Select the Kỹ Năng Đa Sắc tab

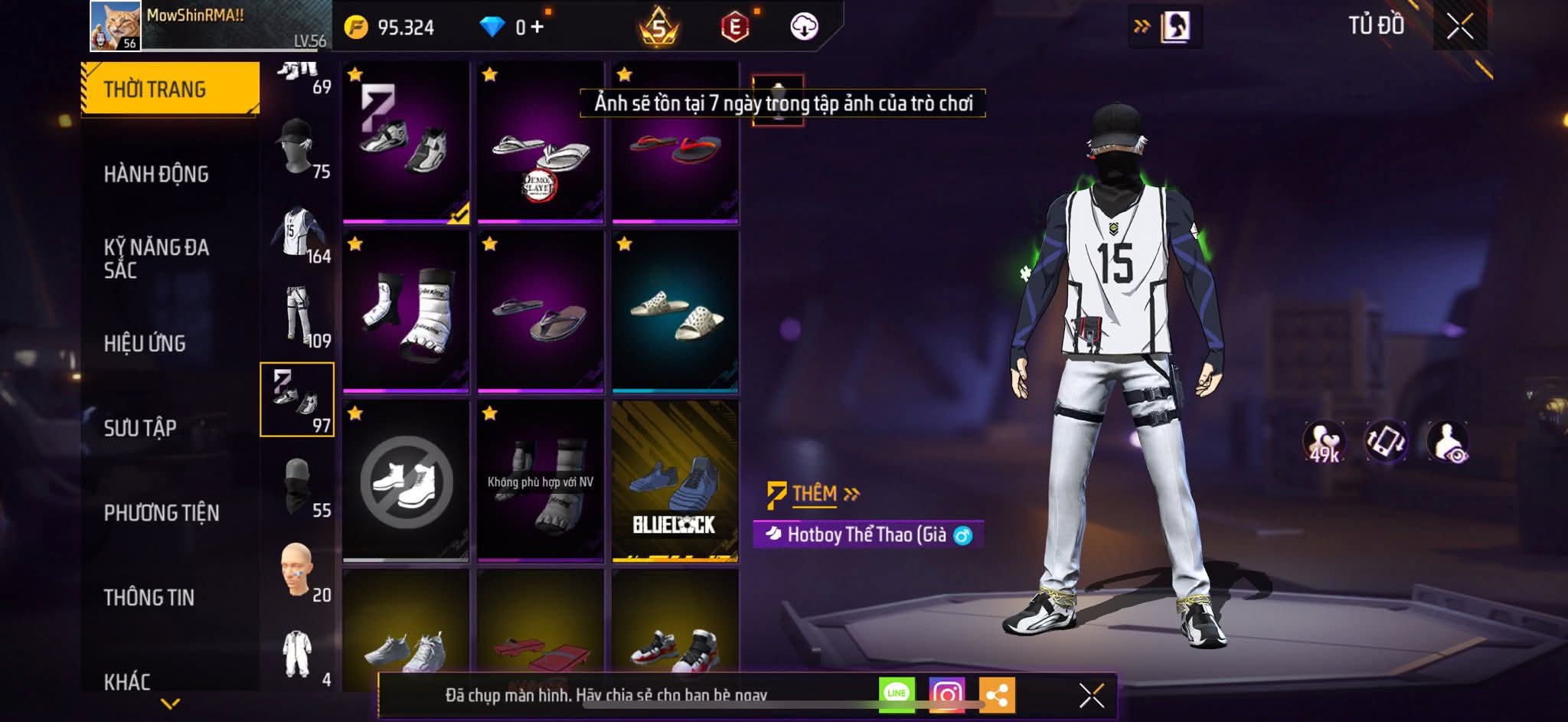(x=156, y=258)
